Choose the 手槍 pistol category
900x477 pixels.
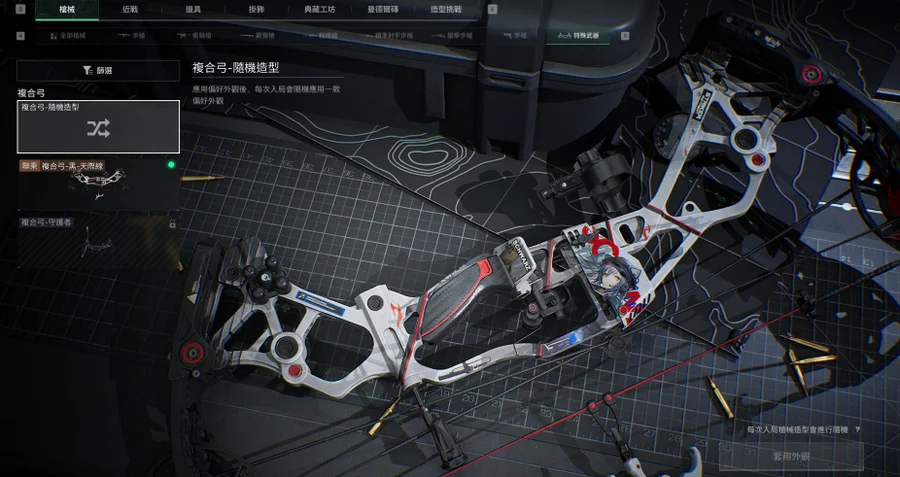pyautogui.click(x=514, y=36)
